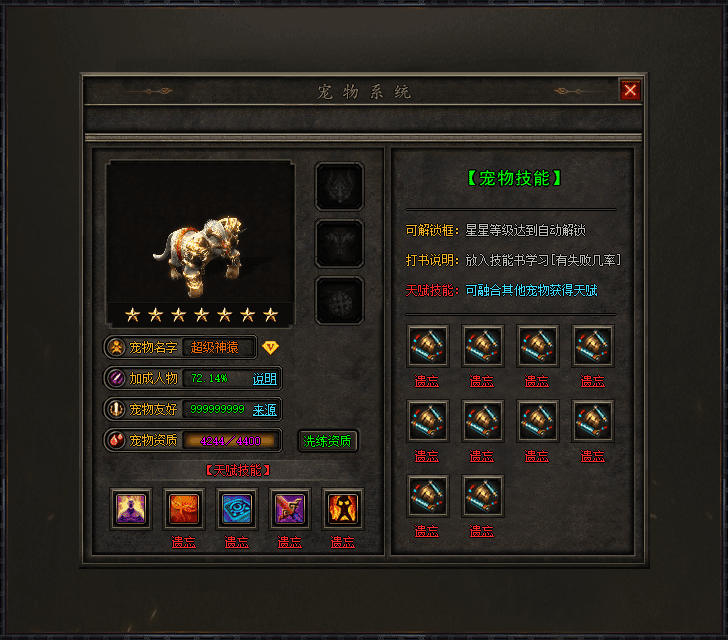Activate the flaming figure talent skill icon
The image size is (728, 640).
click(343, 508)
